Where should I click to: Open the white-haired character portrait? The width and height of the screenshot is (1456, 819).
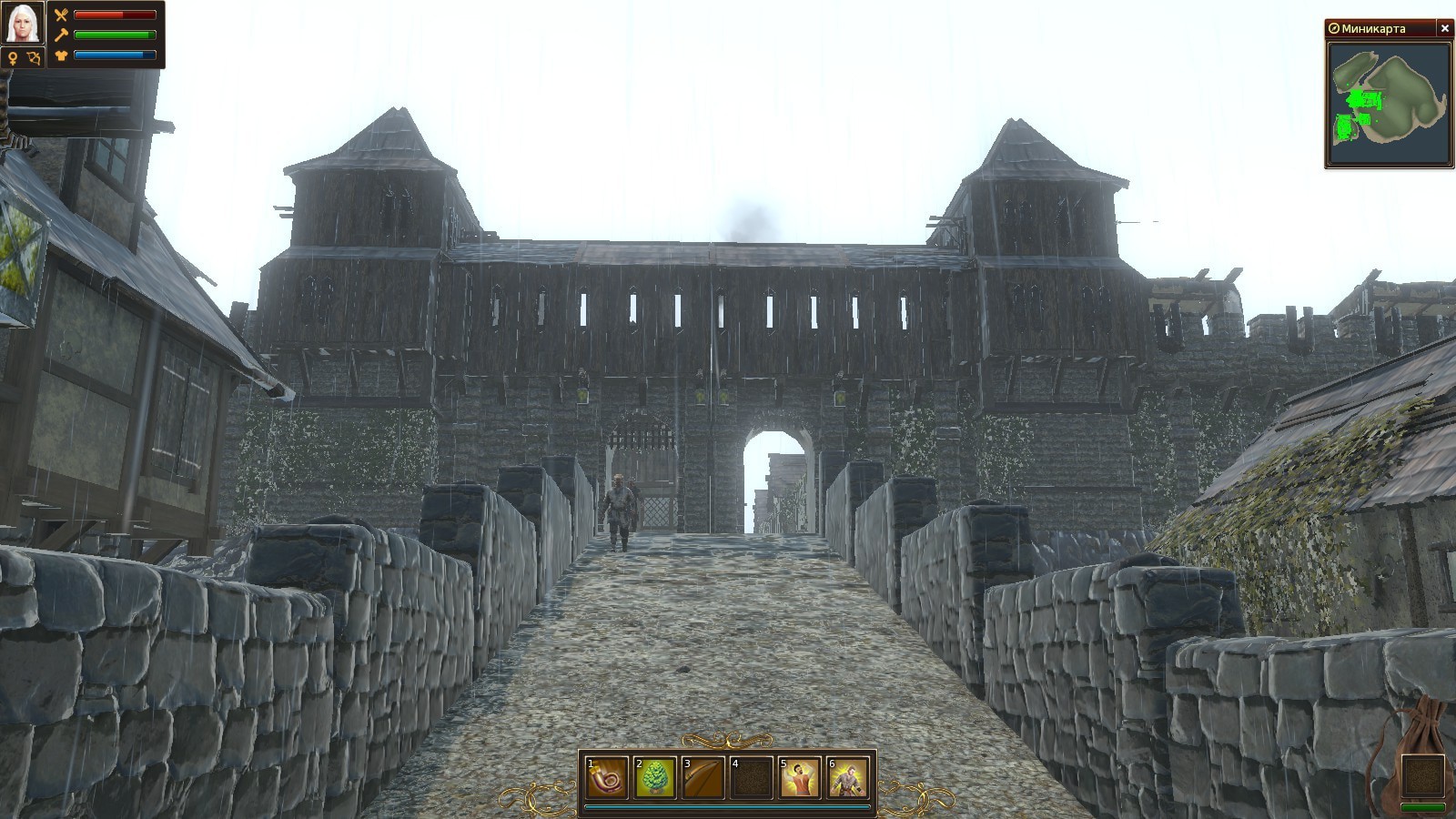click(24, 23)
